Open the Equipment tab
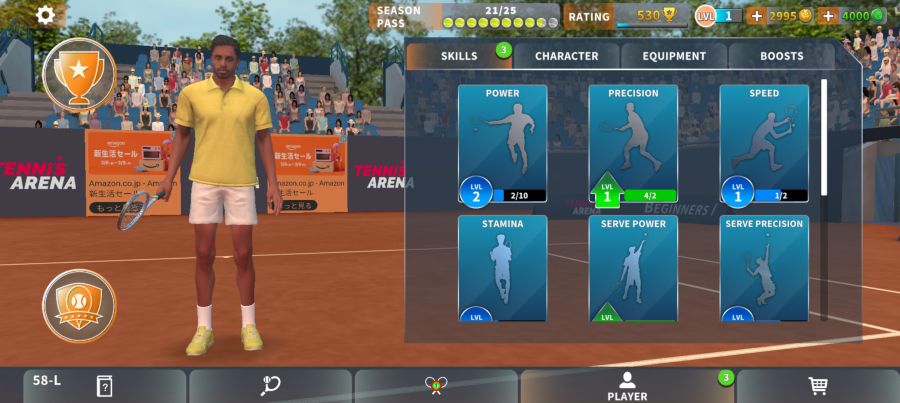 (674, 56)
